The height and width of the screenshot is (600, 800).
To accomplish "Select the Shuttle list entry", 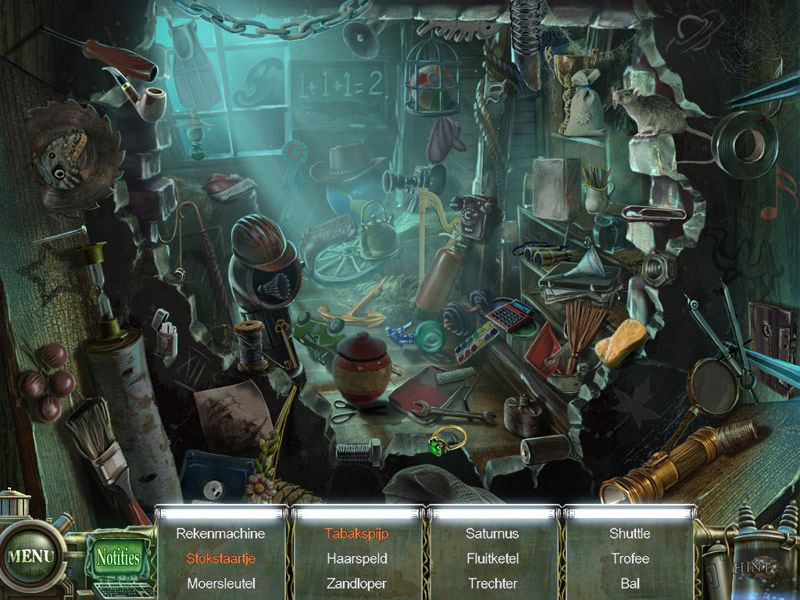I will tap(630, 534).
